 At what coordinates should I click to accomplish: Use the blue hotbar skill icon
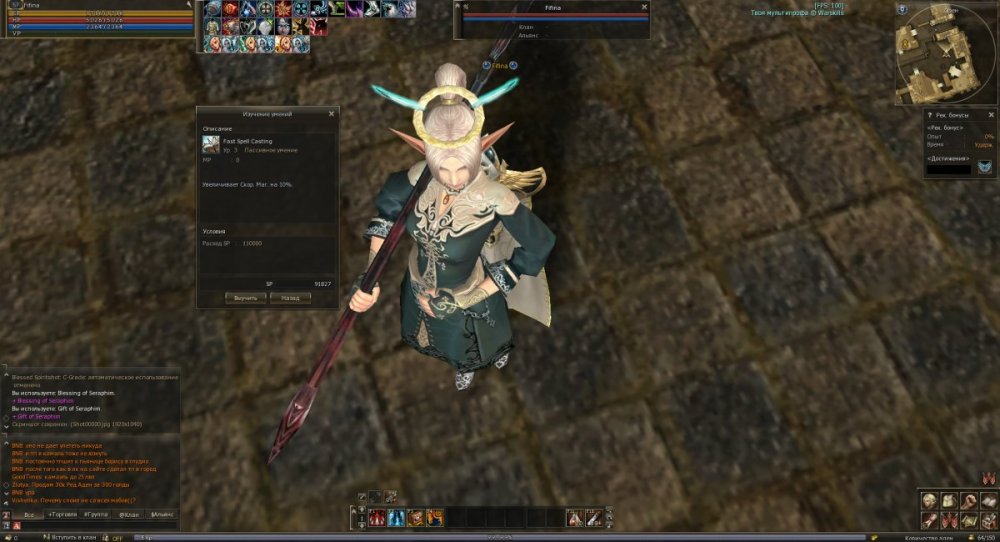(x=396, y=518)
